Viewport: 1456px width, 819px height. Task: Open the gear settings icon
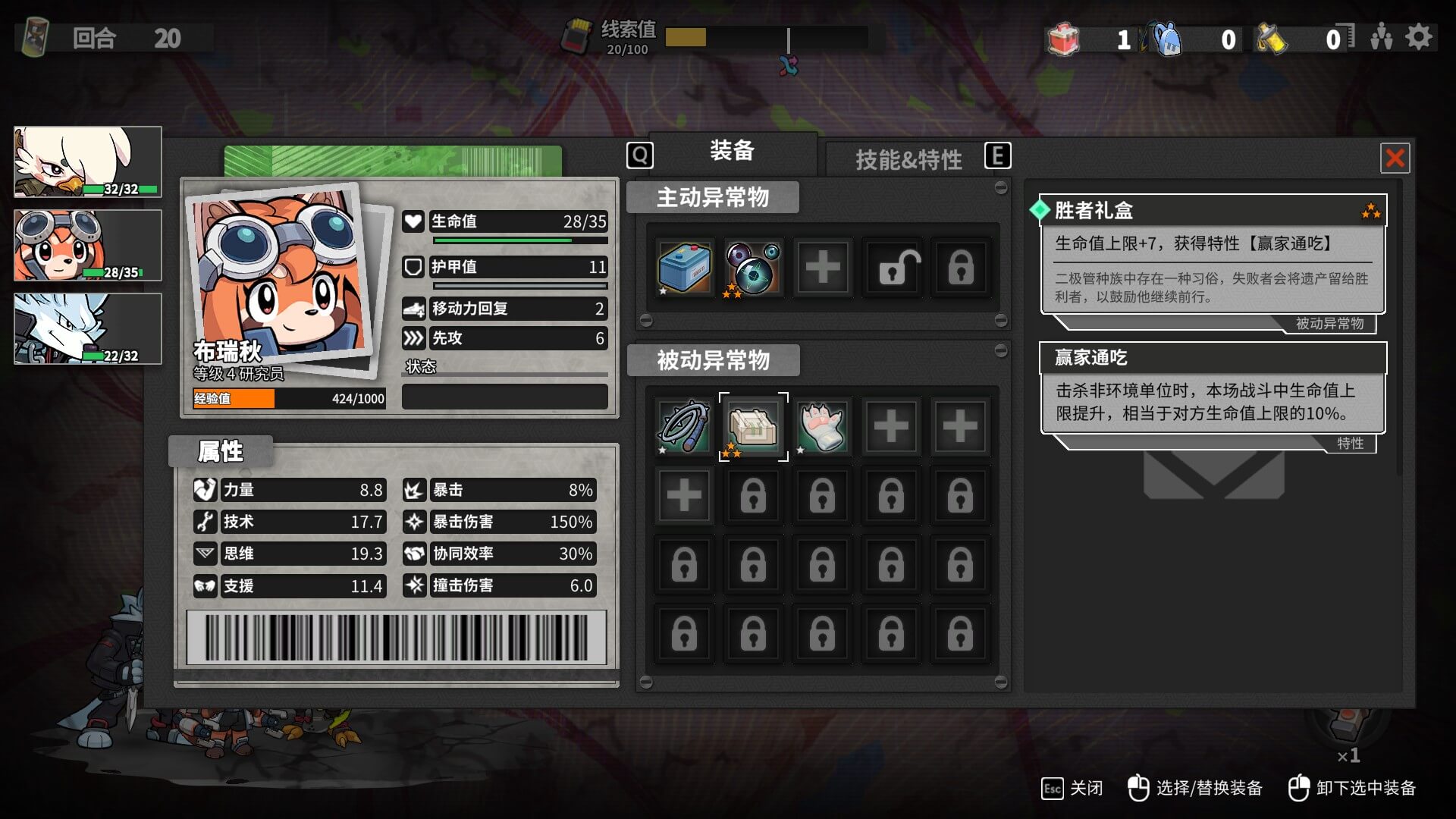pos(1419,37)
